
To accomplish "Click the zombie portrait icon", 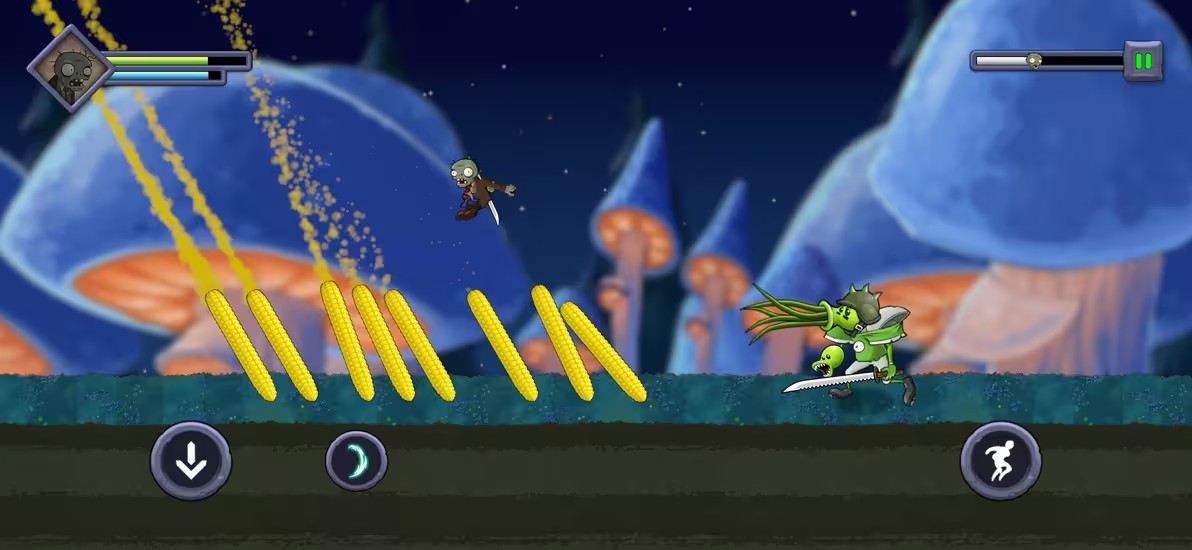I will coord(70,68).
